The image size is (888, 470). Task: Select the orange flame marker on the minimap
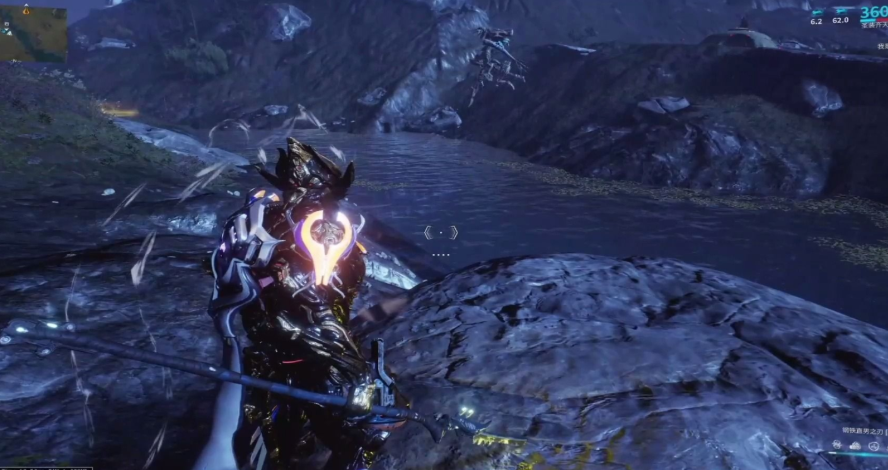(x=24, y=9)
